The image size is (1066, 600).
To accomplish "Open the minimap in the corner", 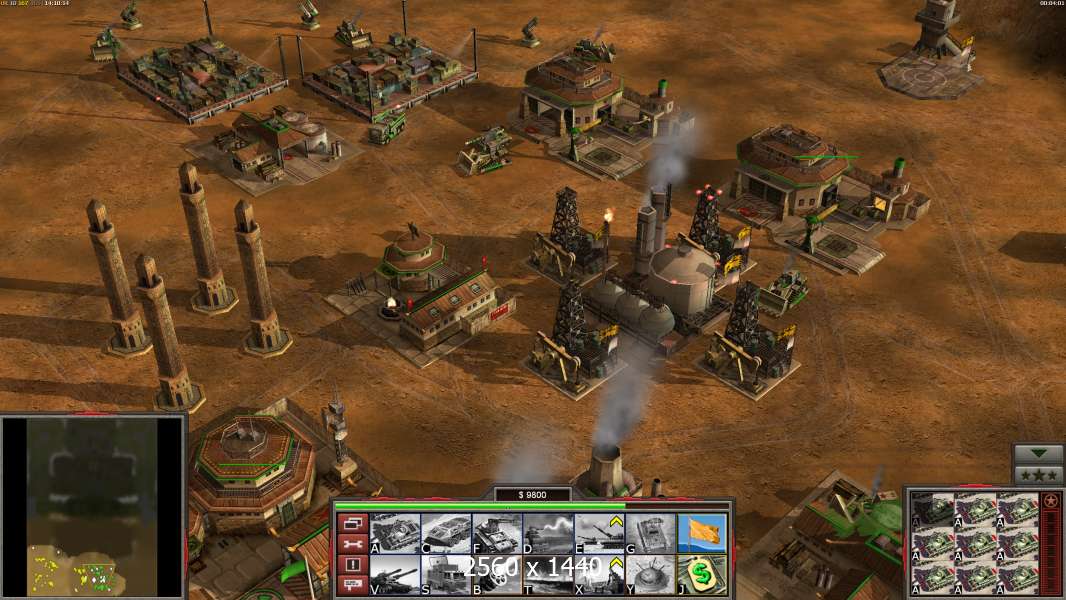I will (92, 506).
